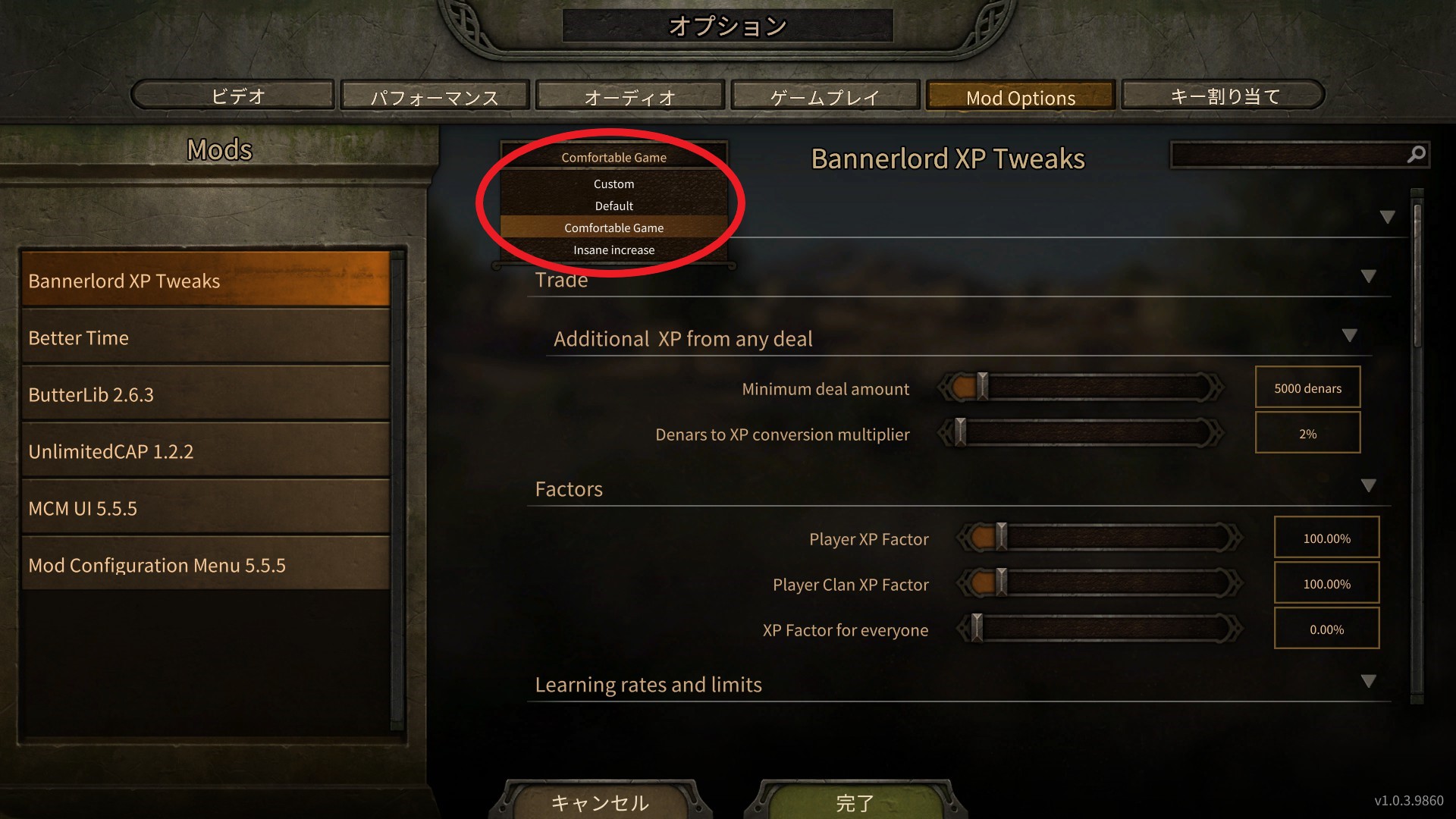
Task: Click the キャンセル button
Action: click(600, 802)
